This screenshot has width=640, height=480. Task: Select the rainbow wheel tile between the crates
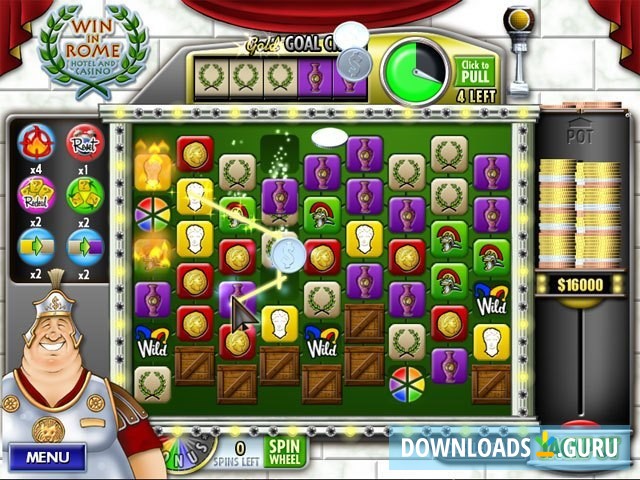[406, 384]
